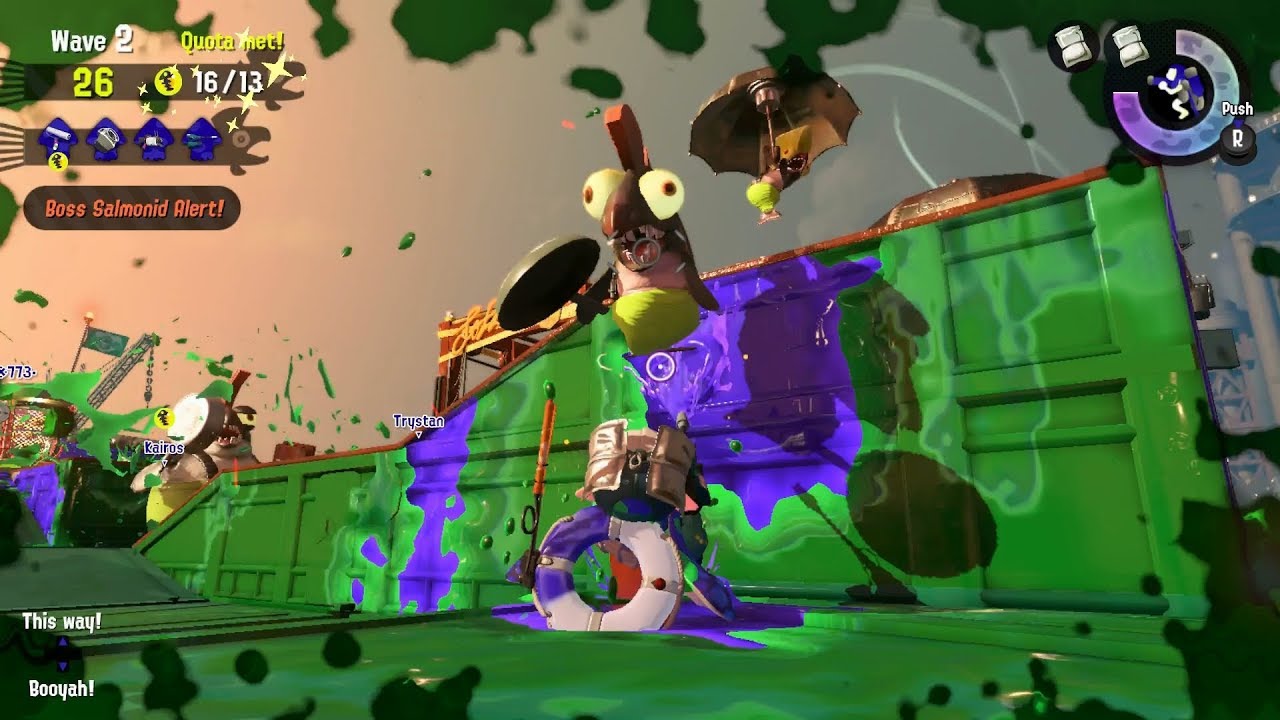This screenshot has height=720, width=1280.
Task: Click the Trystan player nametag
Action: pos(421,423)
